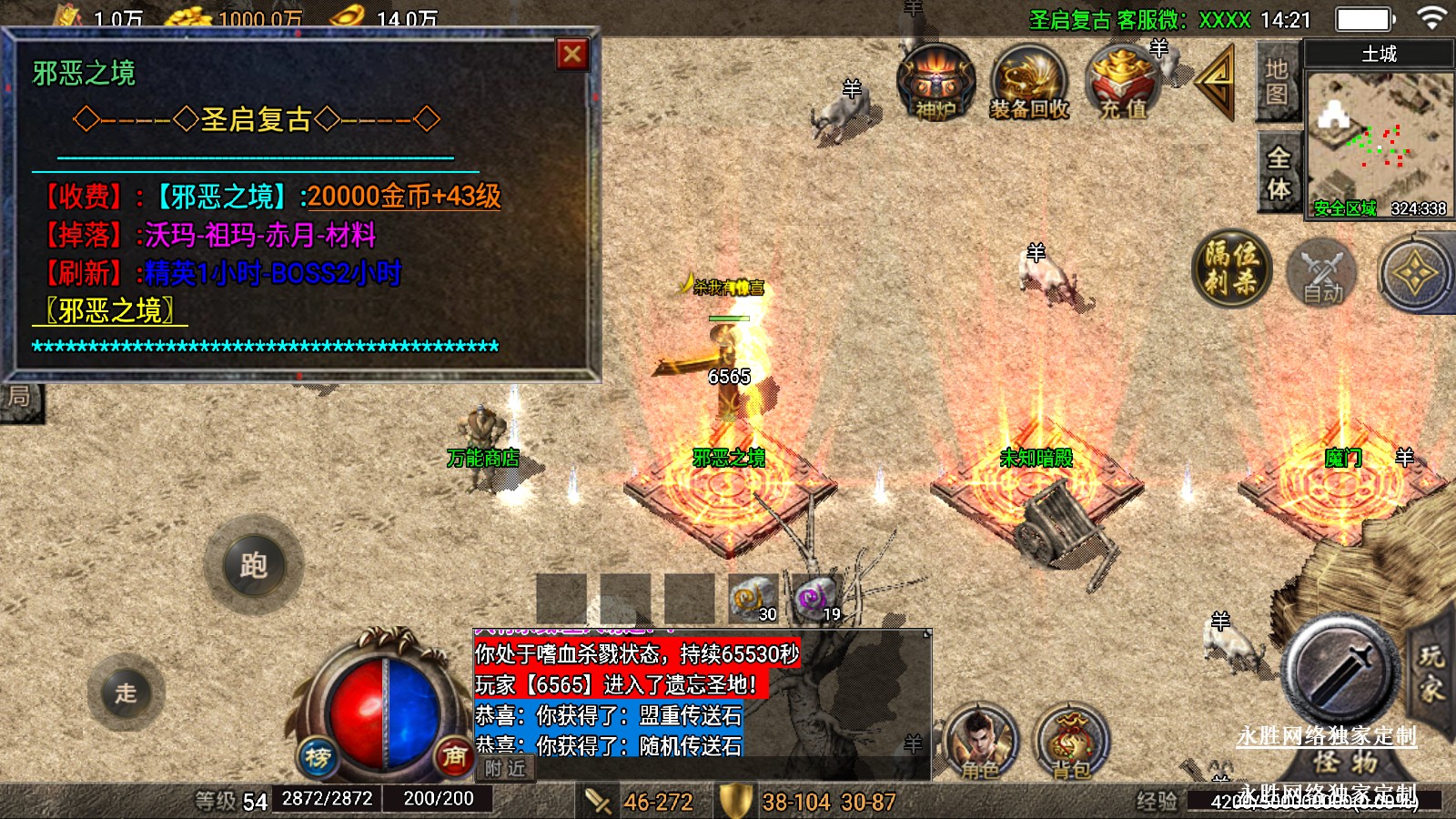Screen dimensions: 1456x819
Task: Activate the 隔位刺杀 skill
Action: coord(1231,268)
